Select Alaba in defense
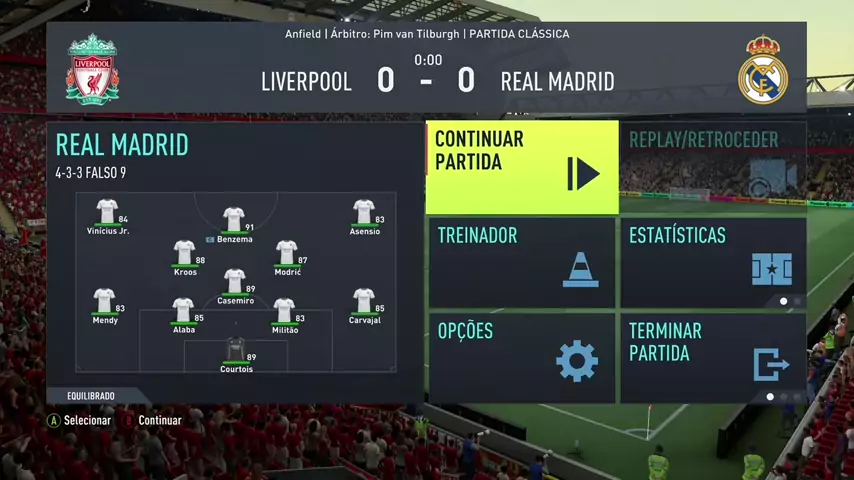This screenshot has height=480, width=854. click(x=183, y=311)
